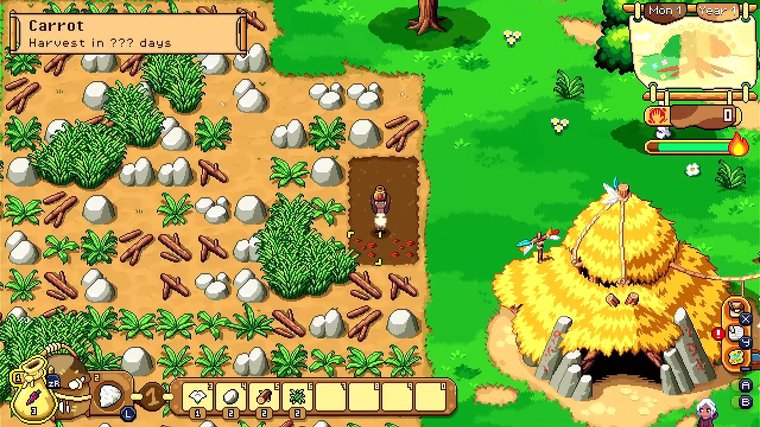Open the journal icon with alert
This screenshot has height=427, width=760.
point(734,333)
